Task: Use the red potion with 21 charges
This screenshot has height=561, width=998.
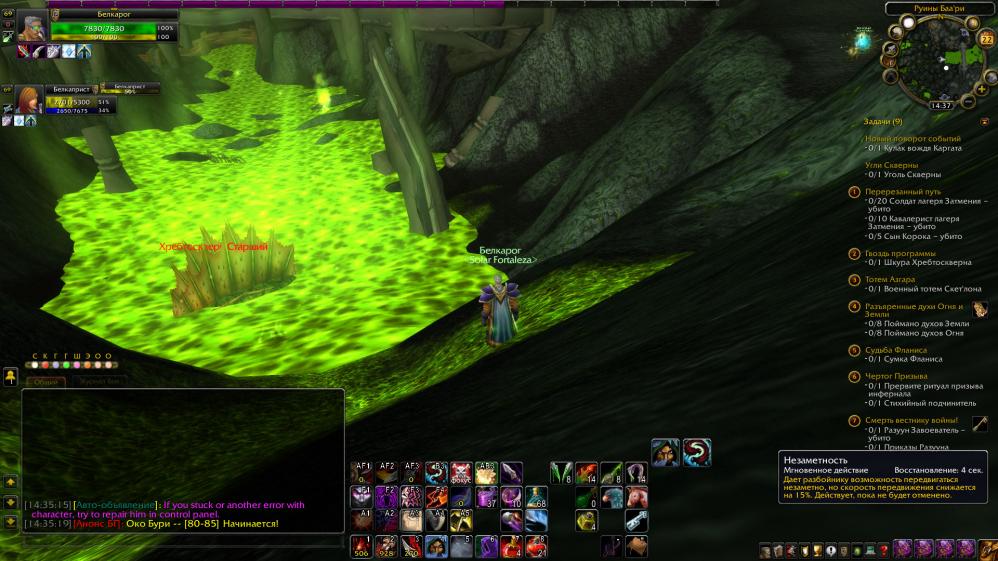Action: (537, 546)
